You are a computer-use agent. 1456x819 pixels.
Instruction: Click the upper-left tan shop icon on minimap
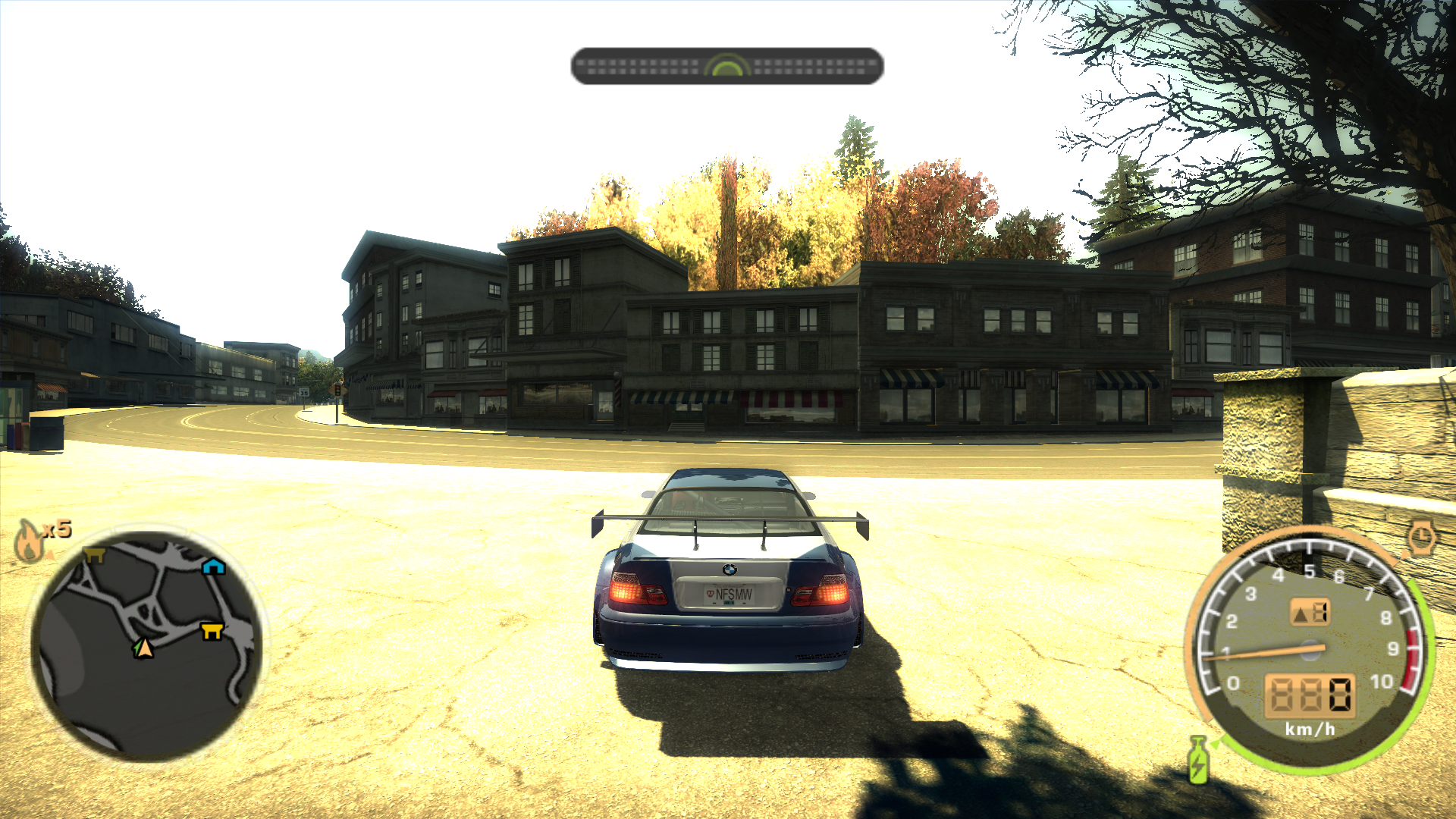click(x=96, y=554)
